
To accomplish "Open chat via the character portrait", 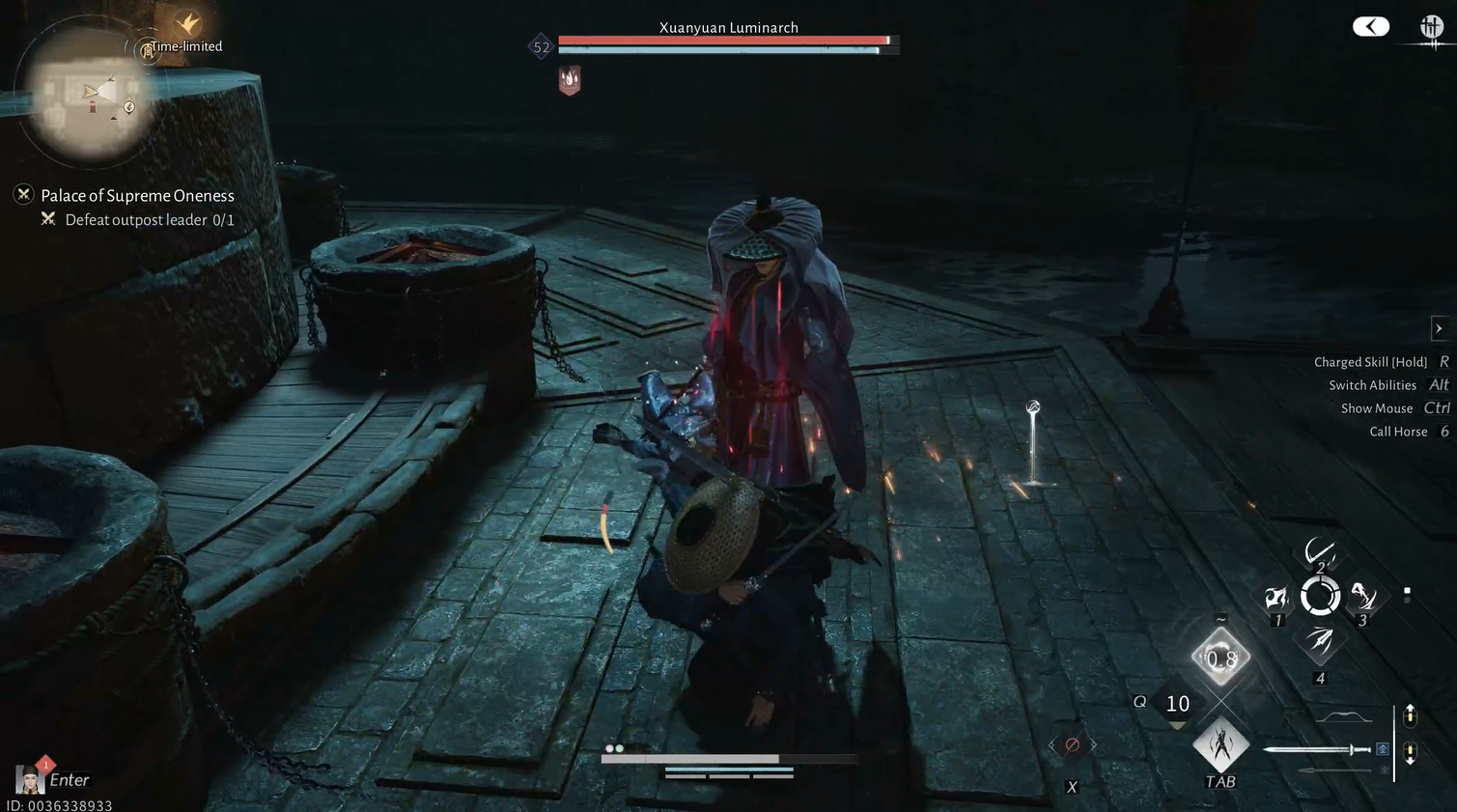I will pos(29,778).
